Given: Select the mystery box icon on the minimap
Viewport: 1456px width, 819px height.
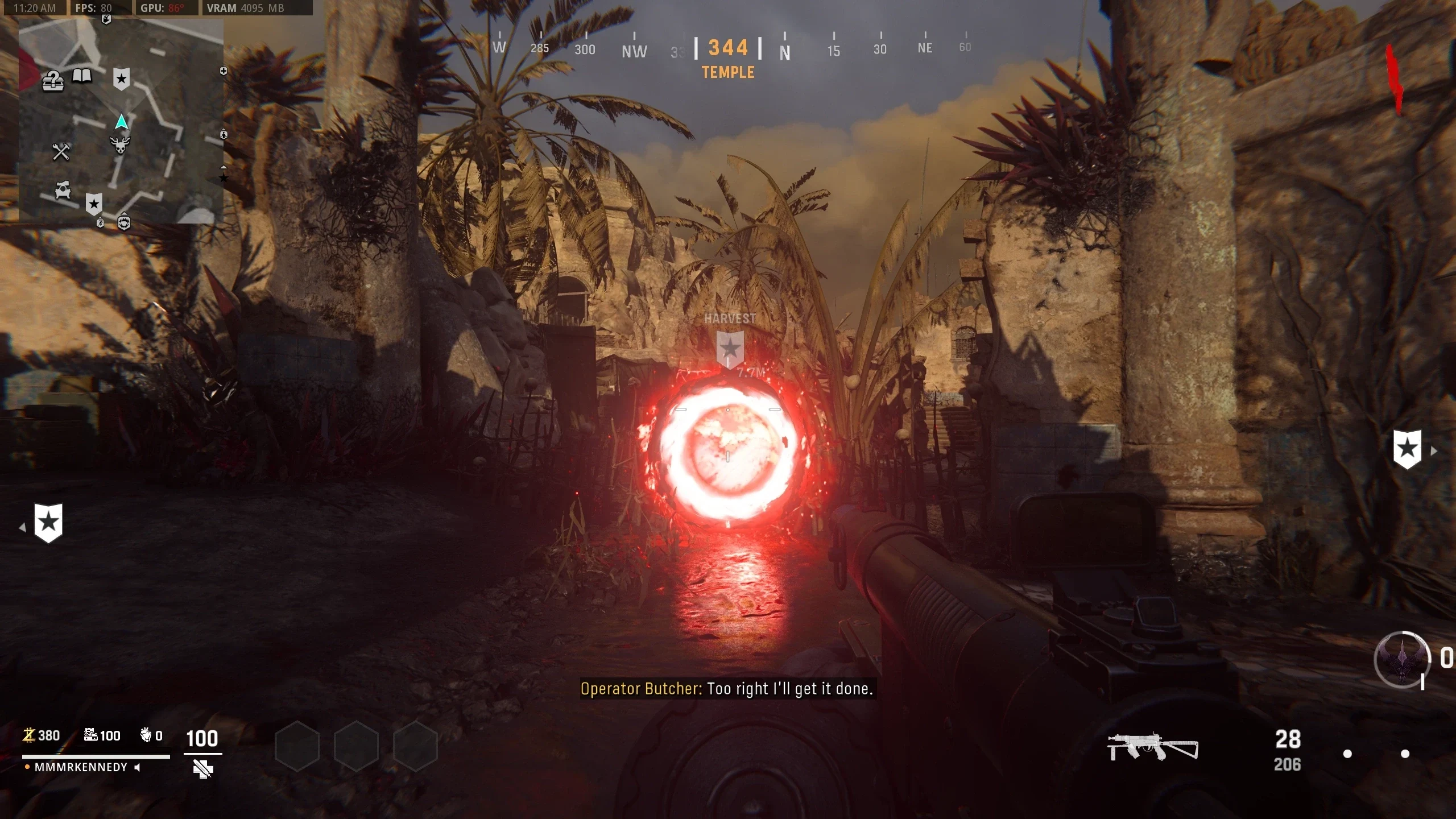Looking at the screenshot, I should 52,82.
